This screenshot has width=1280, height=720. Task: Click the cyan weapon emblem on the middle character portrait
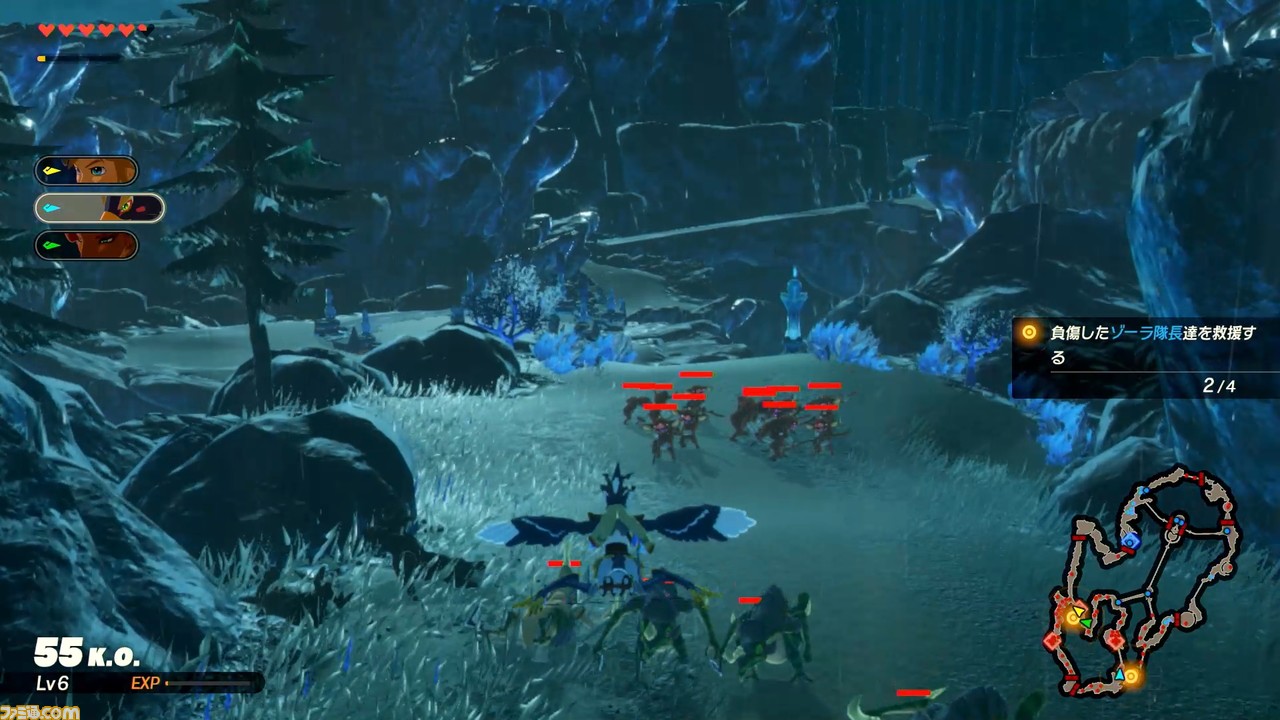pyautogui.click(x=49, y=207)
